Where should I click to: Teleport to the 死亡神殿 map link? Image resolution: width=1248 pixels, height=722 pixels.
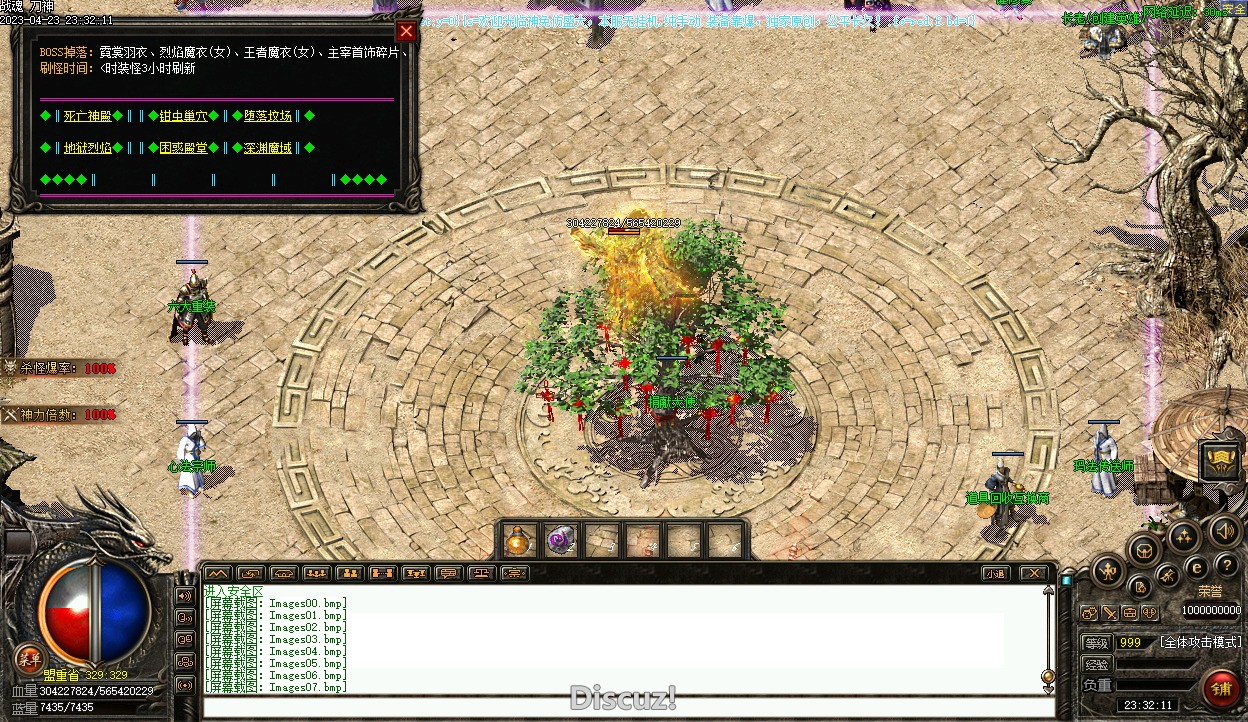85,116
